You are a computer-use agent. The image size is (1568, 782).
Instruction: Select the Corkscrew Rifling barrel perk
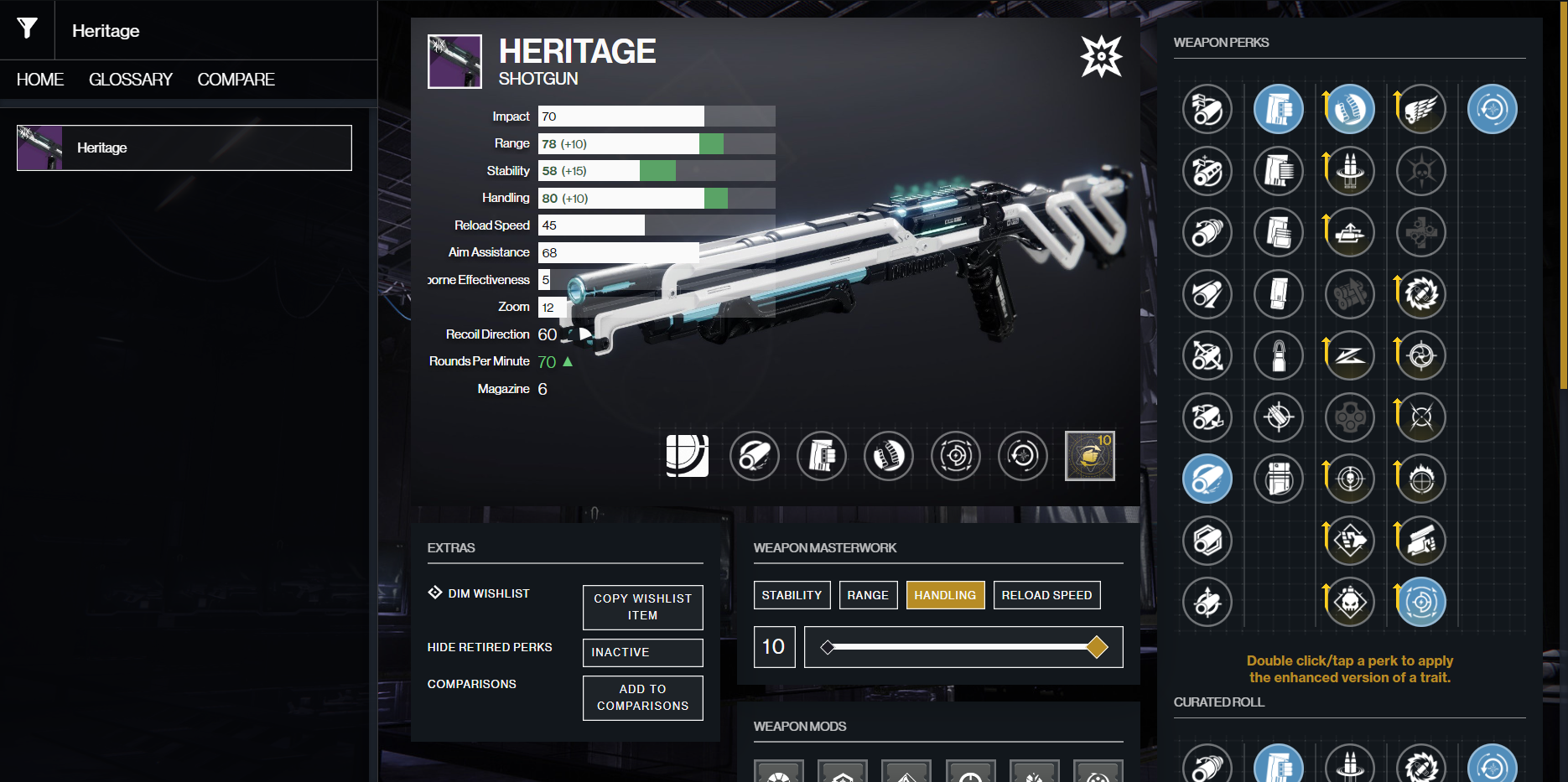point(1207,232)
